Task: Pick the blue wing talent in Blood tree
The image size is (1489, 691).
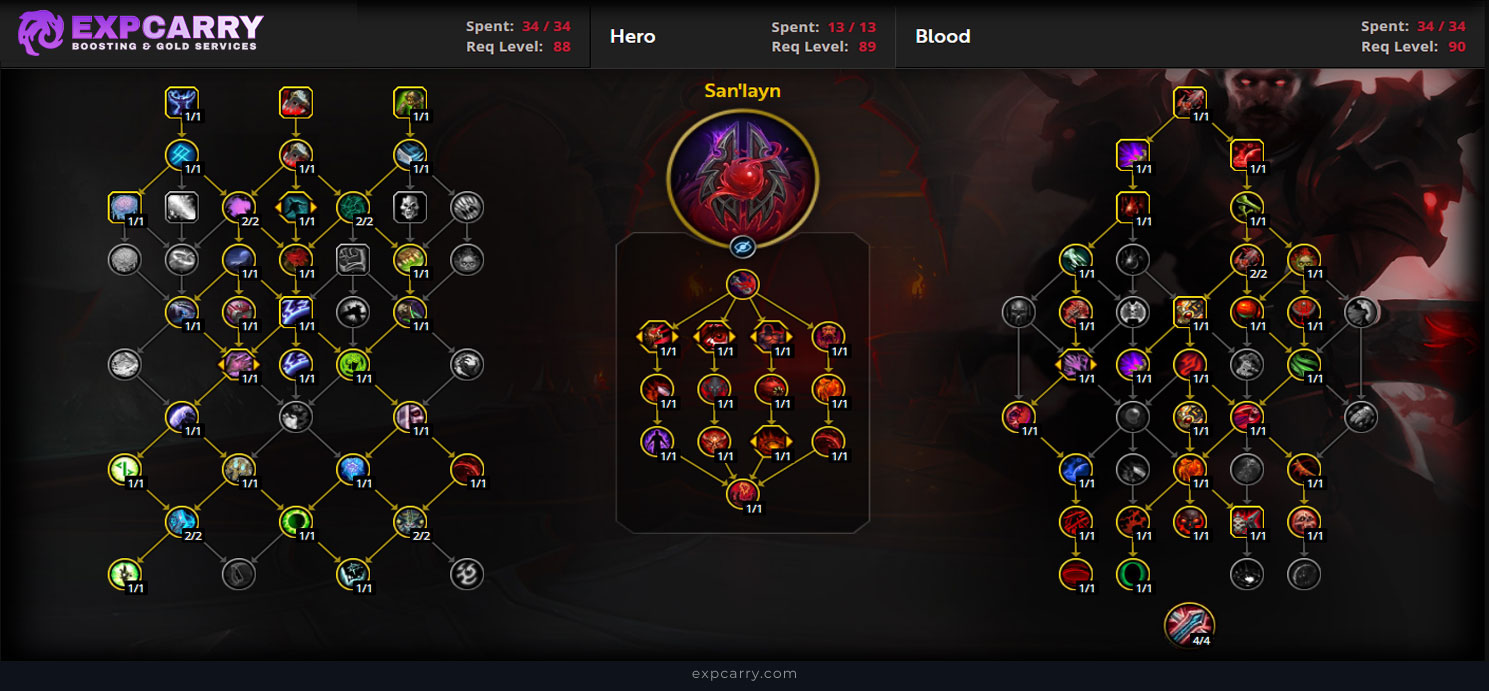Action: [x=1076, y=467]
